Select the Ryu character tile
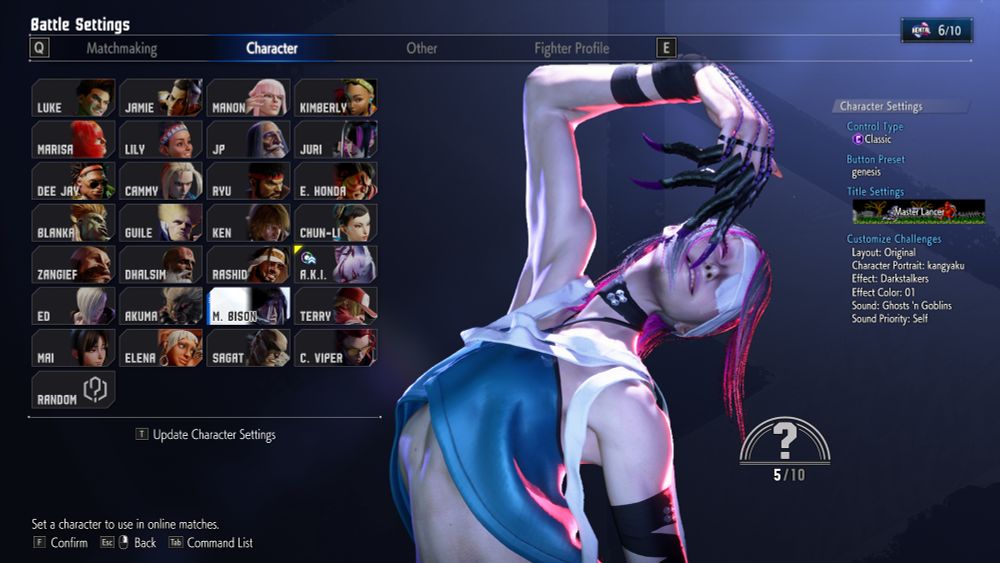Image resolution: width=1000 pixels, height=563 pixels. [x=248, y=181]
